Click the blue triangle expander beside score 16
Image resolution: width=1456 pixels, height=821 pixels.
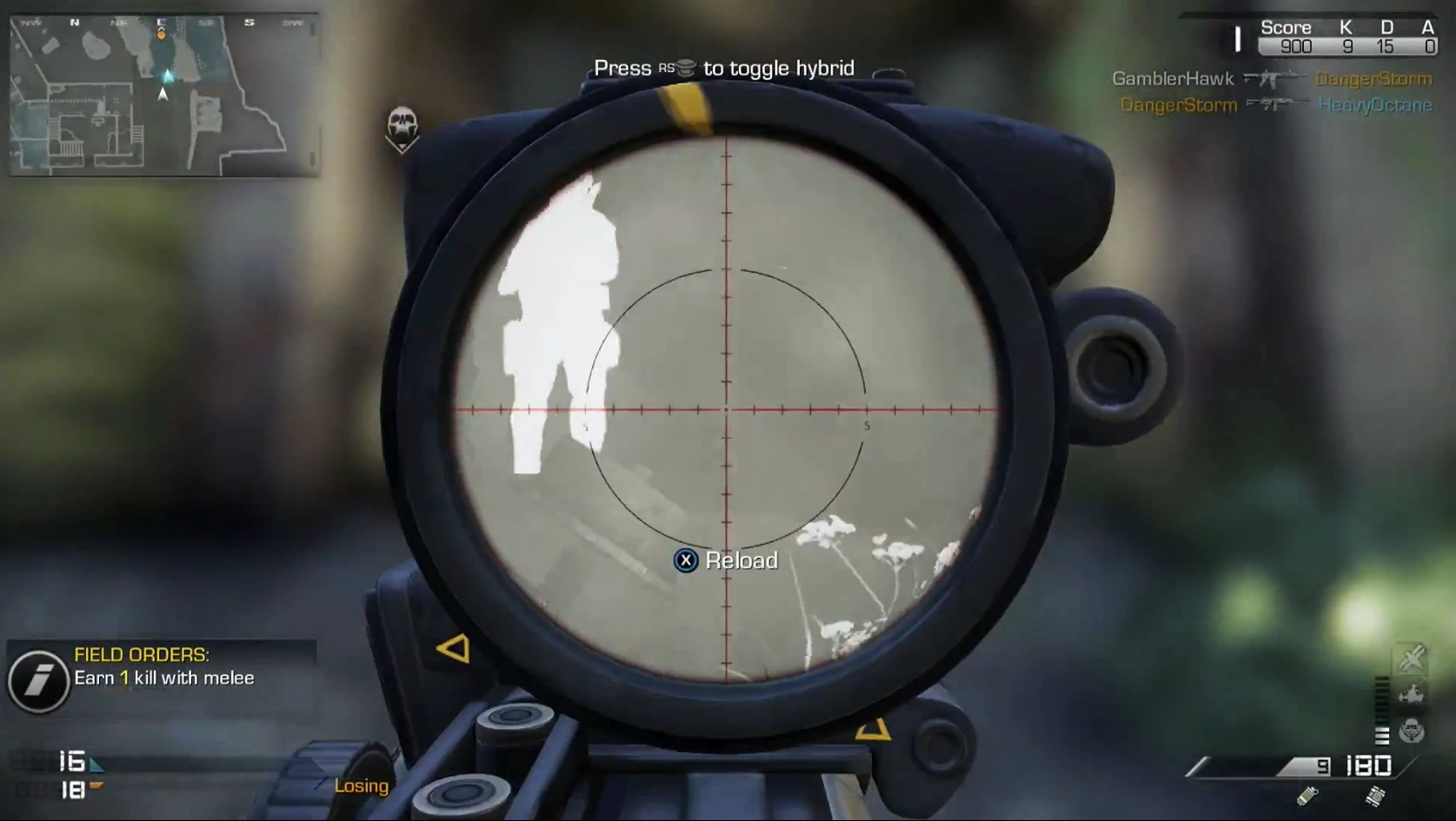pos(97,764)
